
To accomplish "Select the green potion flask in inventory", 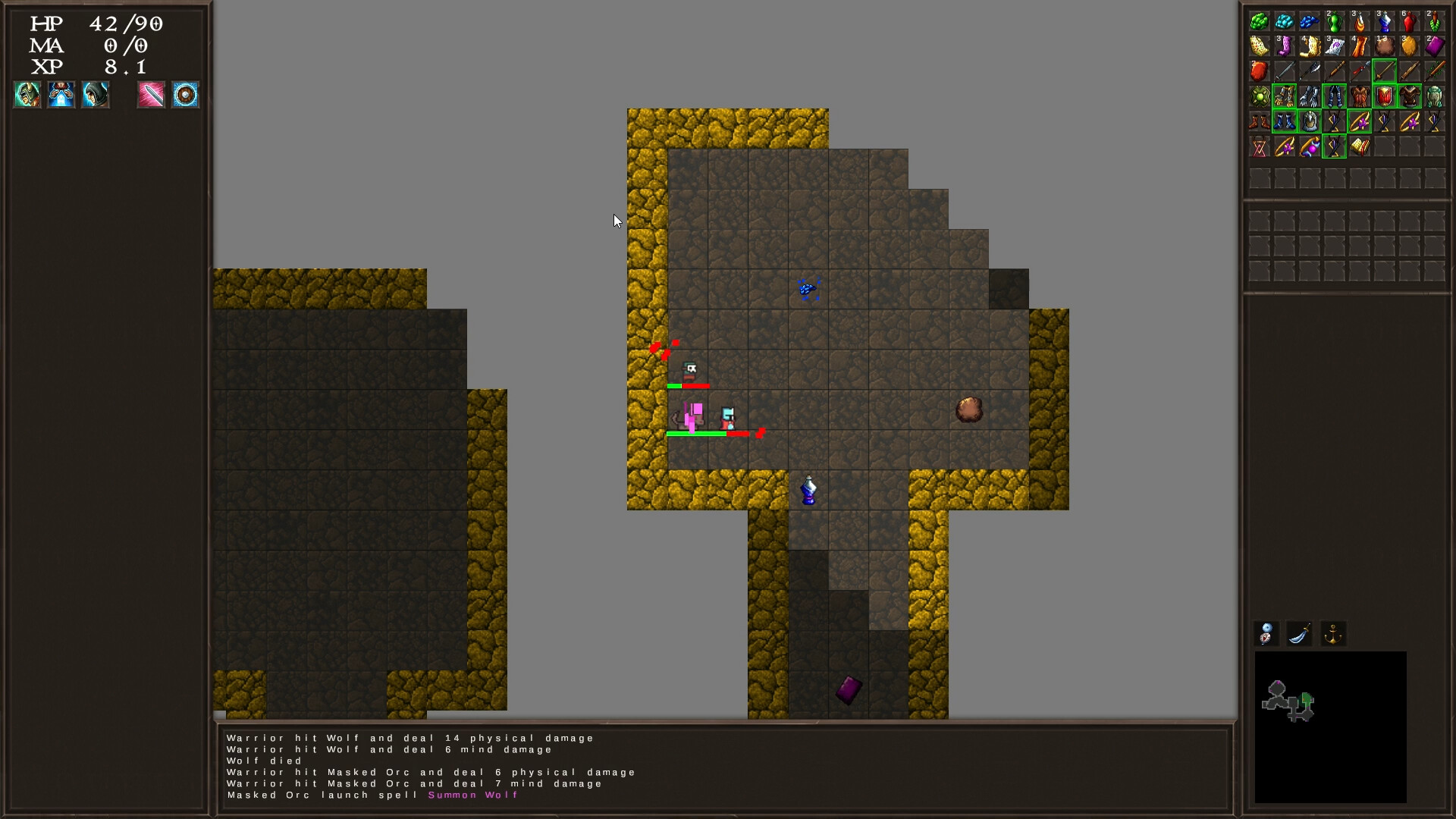I will pos(1334,21).
